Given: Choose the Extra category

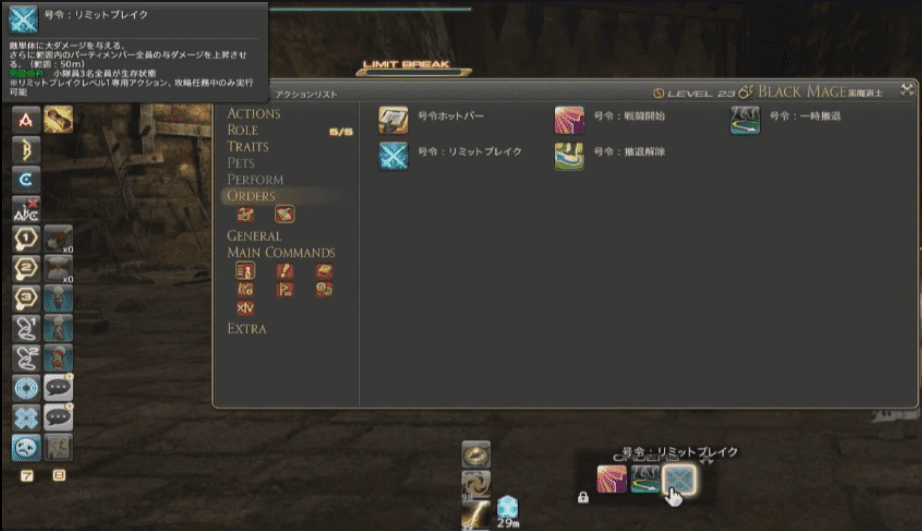Looking at the screenshot, I should (247, 328).
